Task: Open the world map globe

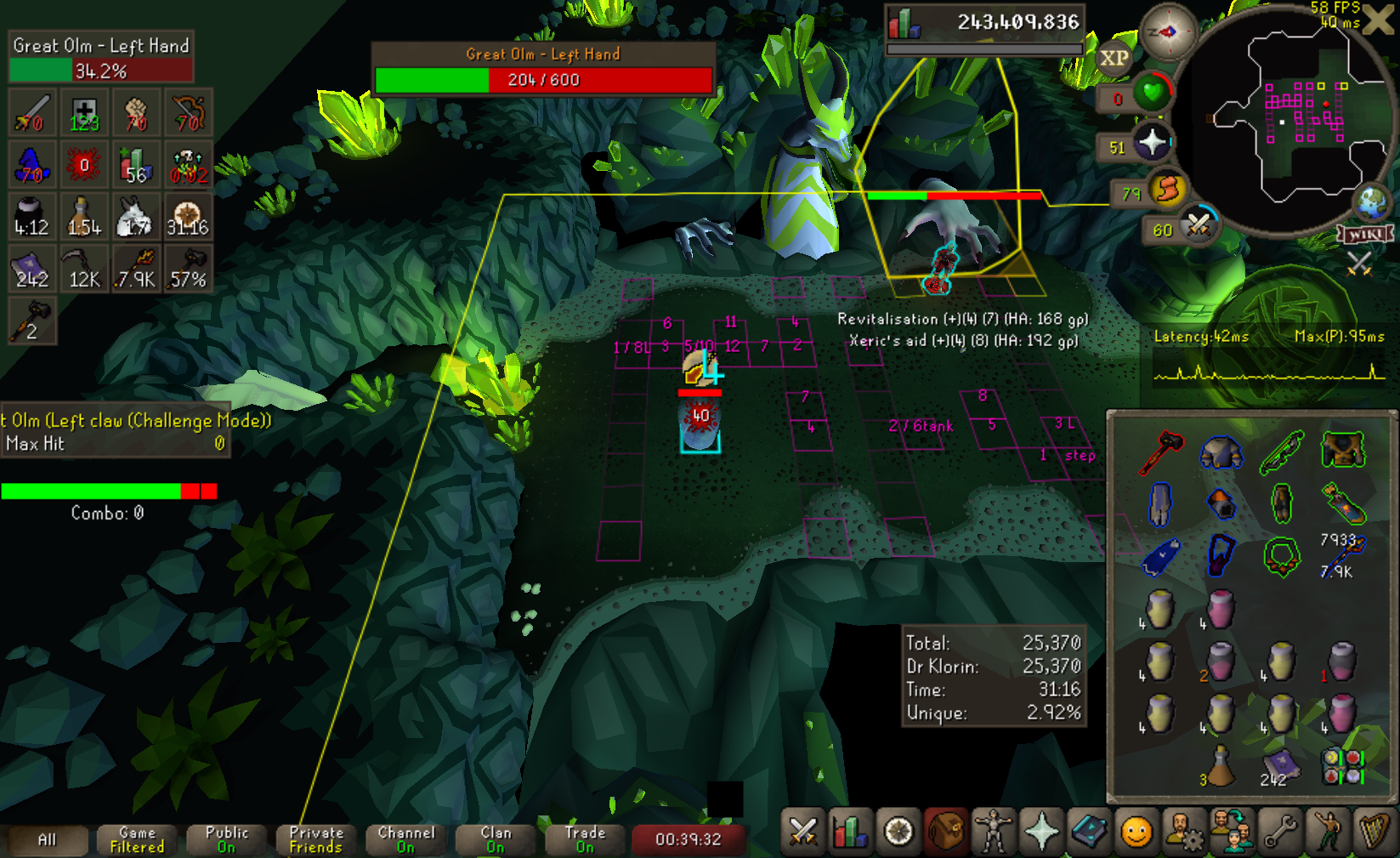Action: [1371, 202]
